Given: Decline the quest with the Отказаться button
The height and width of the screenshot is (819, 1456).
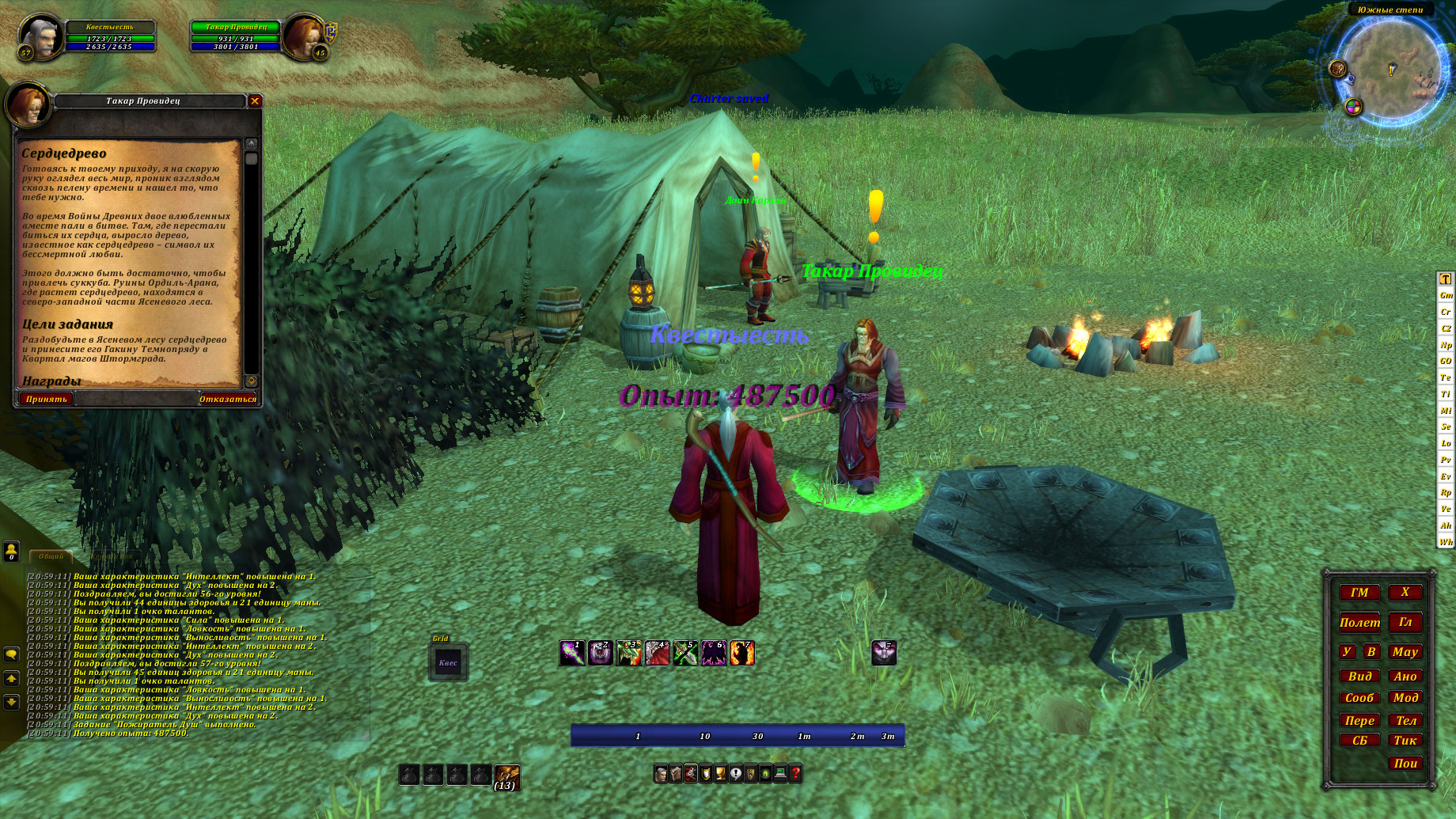Looking at the screenshot, I should click(227, 400).
